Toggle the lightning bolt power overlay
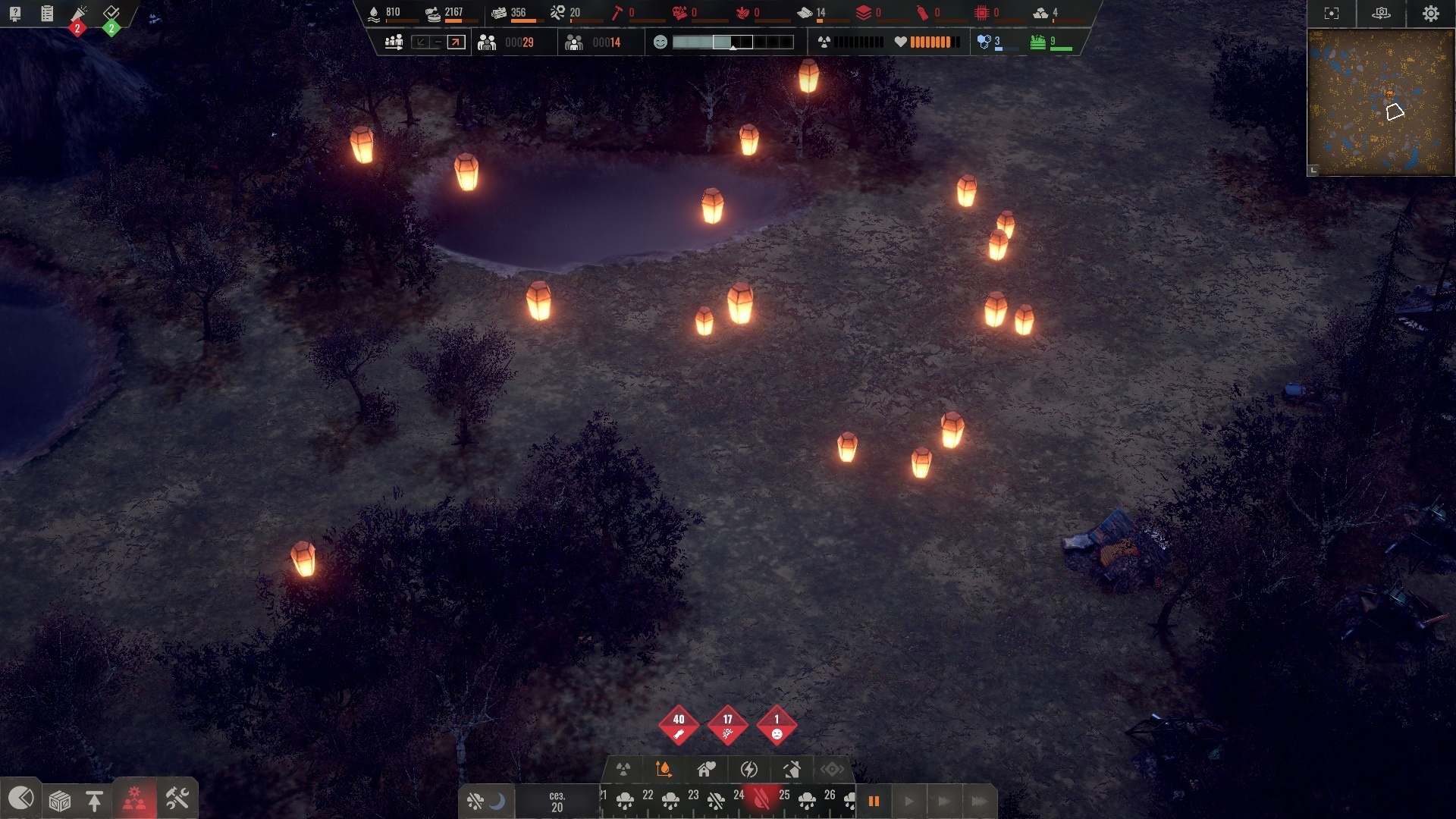1456x819 pixels. (749, 770)
